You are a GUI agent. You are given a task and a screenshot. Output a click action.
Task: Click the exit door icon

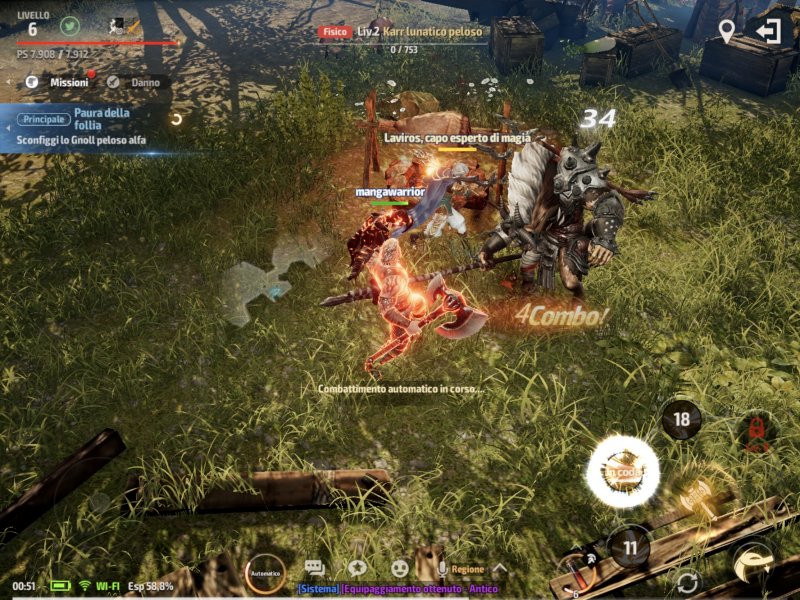pyautogui.click(x=768, y=30)
